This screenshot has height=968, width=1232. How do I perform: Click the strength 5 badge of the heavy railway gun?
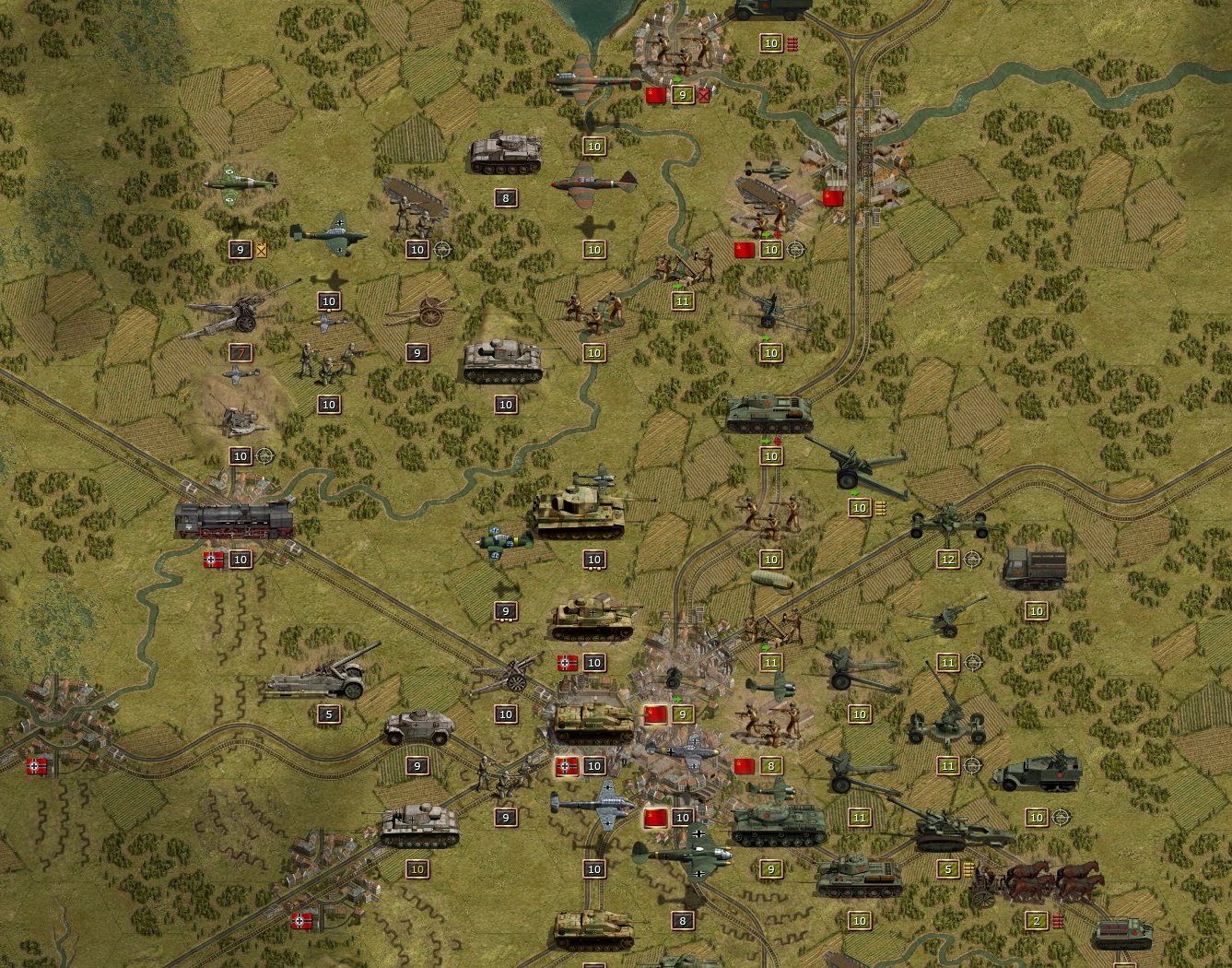coord(328,713)
